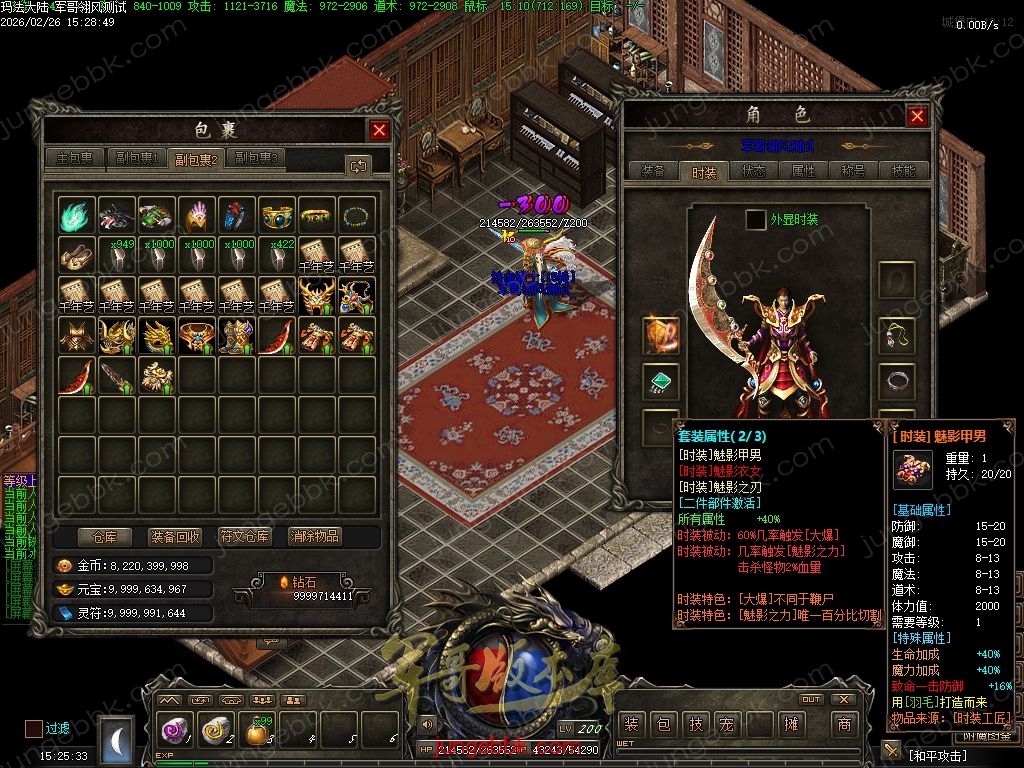This screenshot has height=768, width=1024.
Task: Open the 状态 status tab
Action: pos(754,171)
